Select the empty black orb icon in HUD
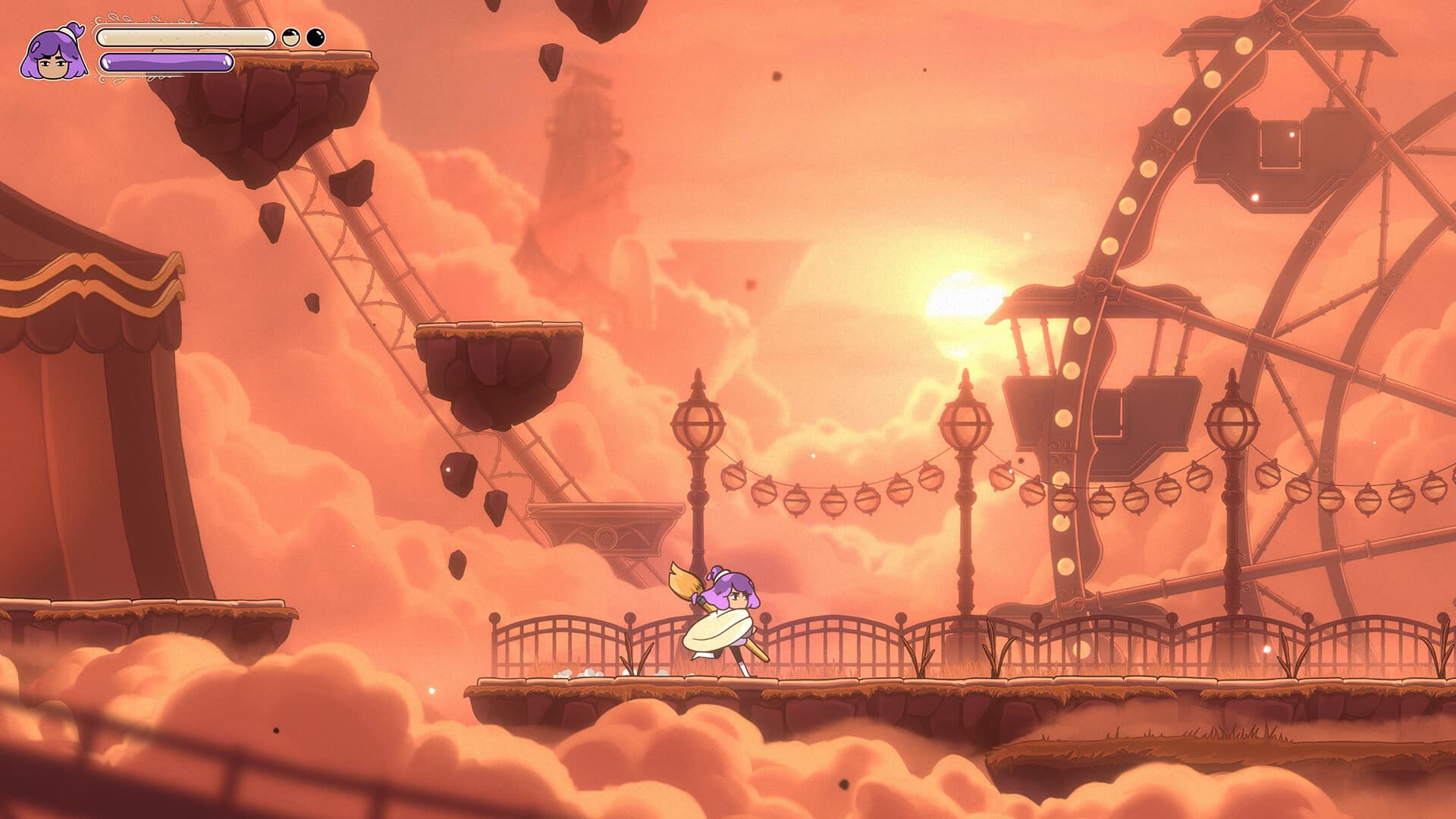This screenshot has height=819, width=1456. tap(315, 35)
